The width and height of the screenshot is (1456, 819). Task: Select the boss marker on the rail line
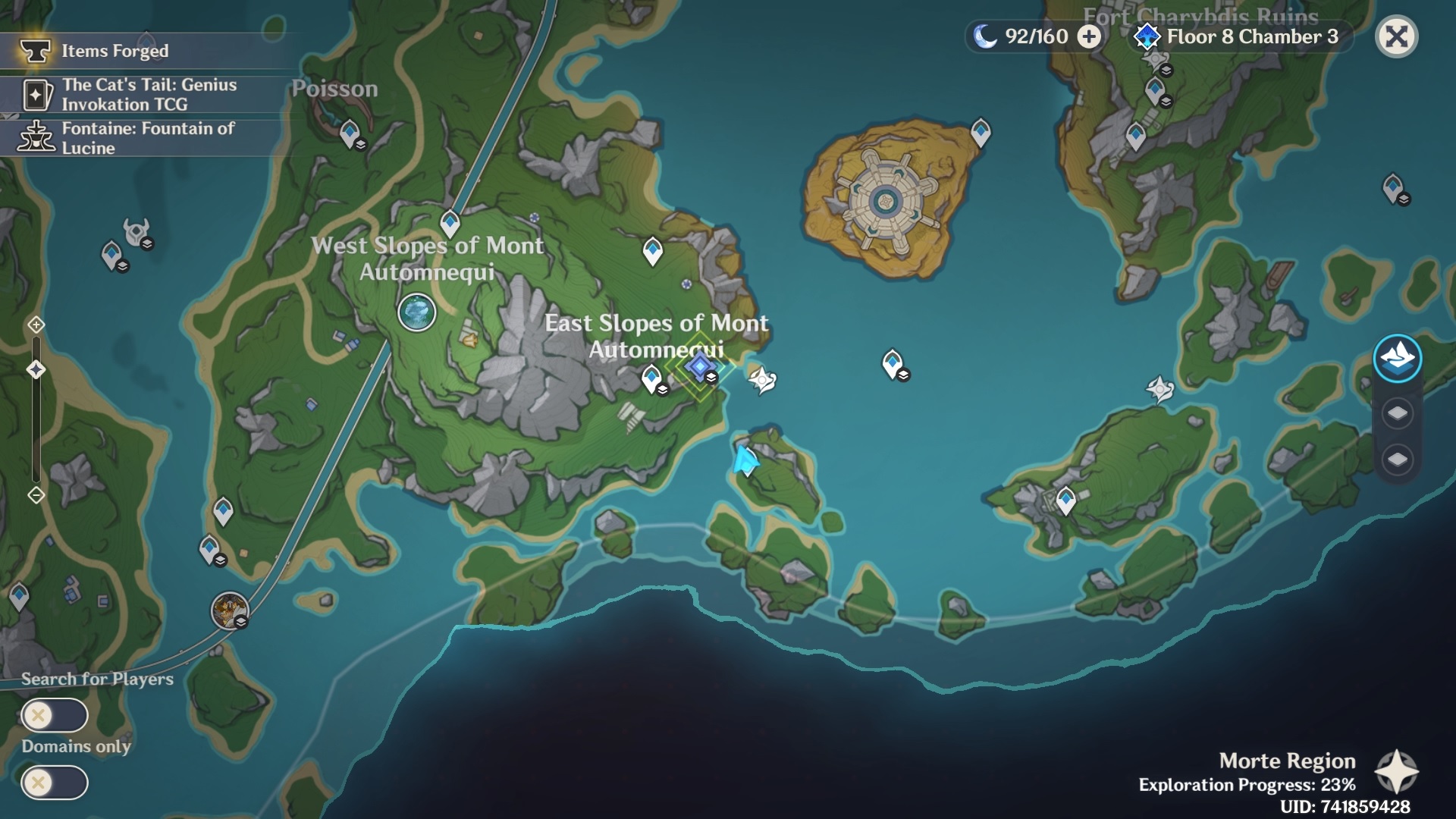pos(230,610)
